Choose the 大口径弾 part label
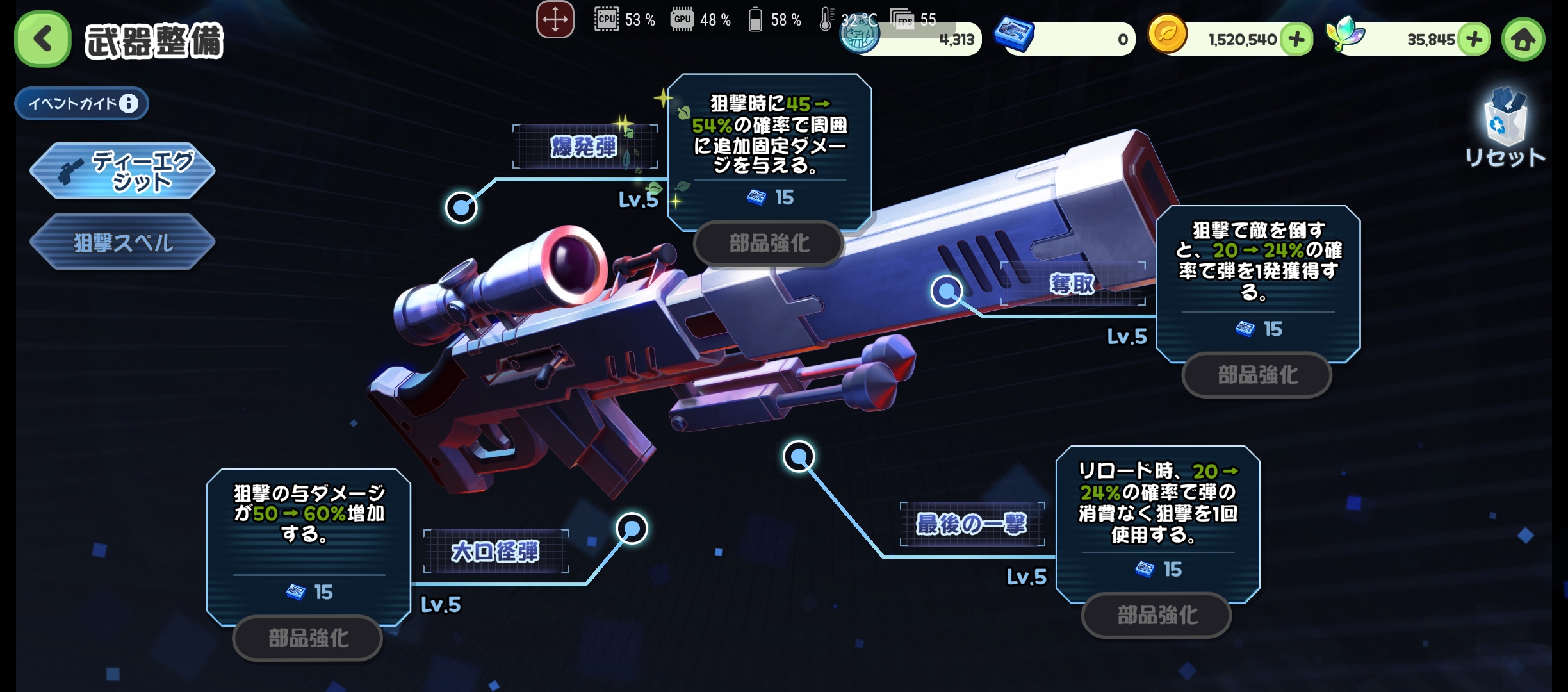Image resolution: width=1568 pixels, height=692 pixels. pyautogui.click(x=495, y=551)
